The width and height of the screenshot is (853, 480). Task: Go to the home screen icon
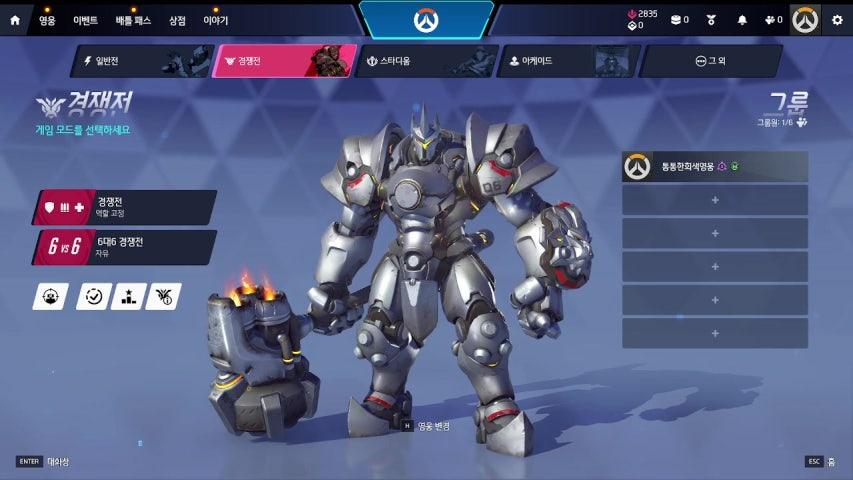[x=14, y=19]
